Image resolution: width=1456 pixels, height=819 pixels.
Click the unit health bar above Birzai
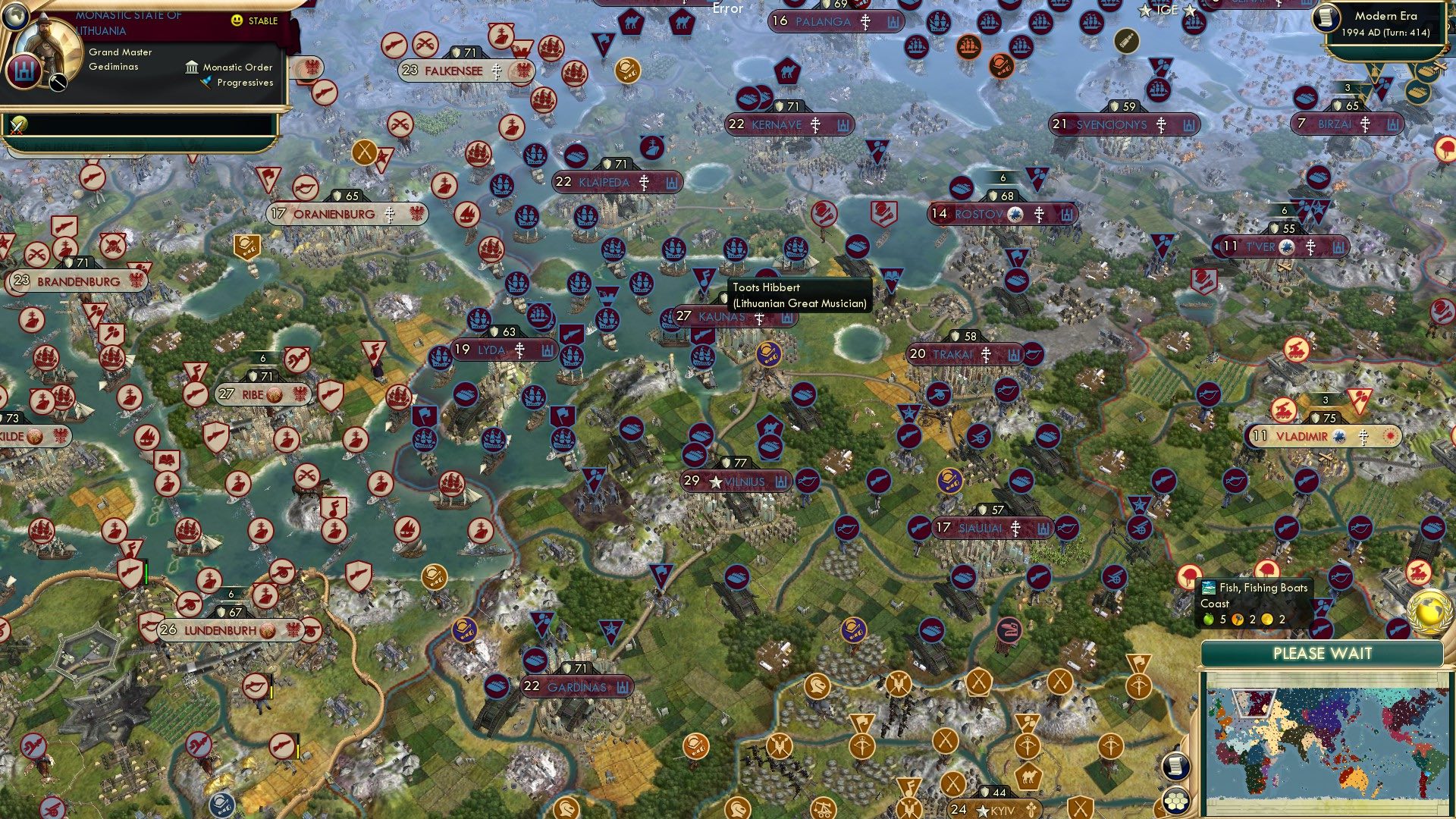point(1346,86)
